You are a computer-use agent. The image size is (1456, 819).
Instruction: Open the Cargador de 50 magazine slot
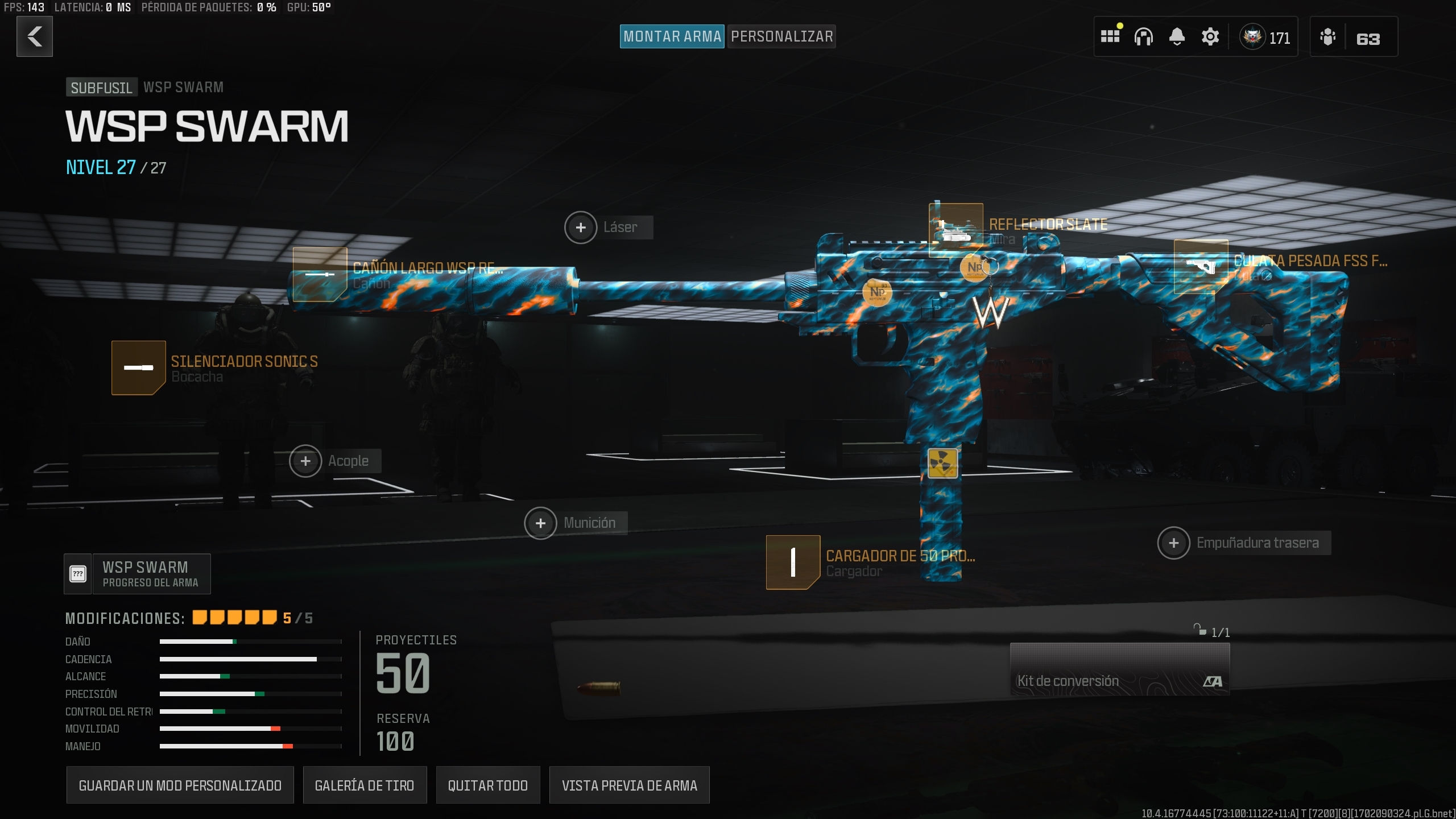pyautogui.click(x=792, y=563)
